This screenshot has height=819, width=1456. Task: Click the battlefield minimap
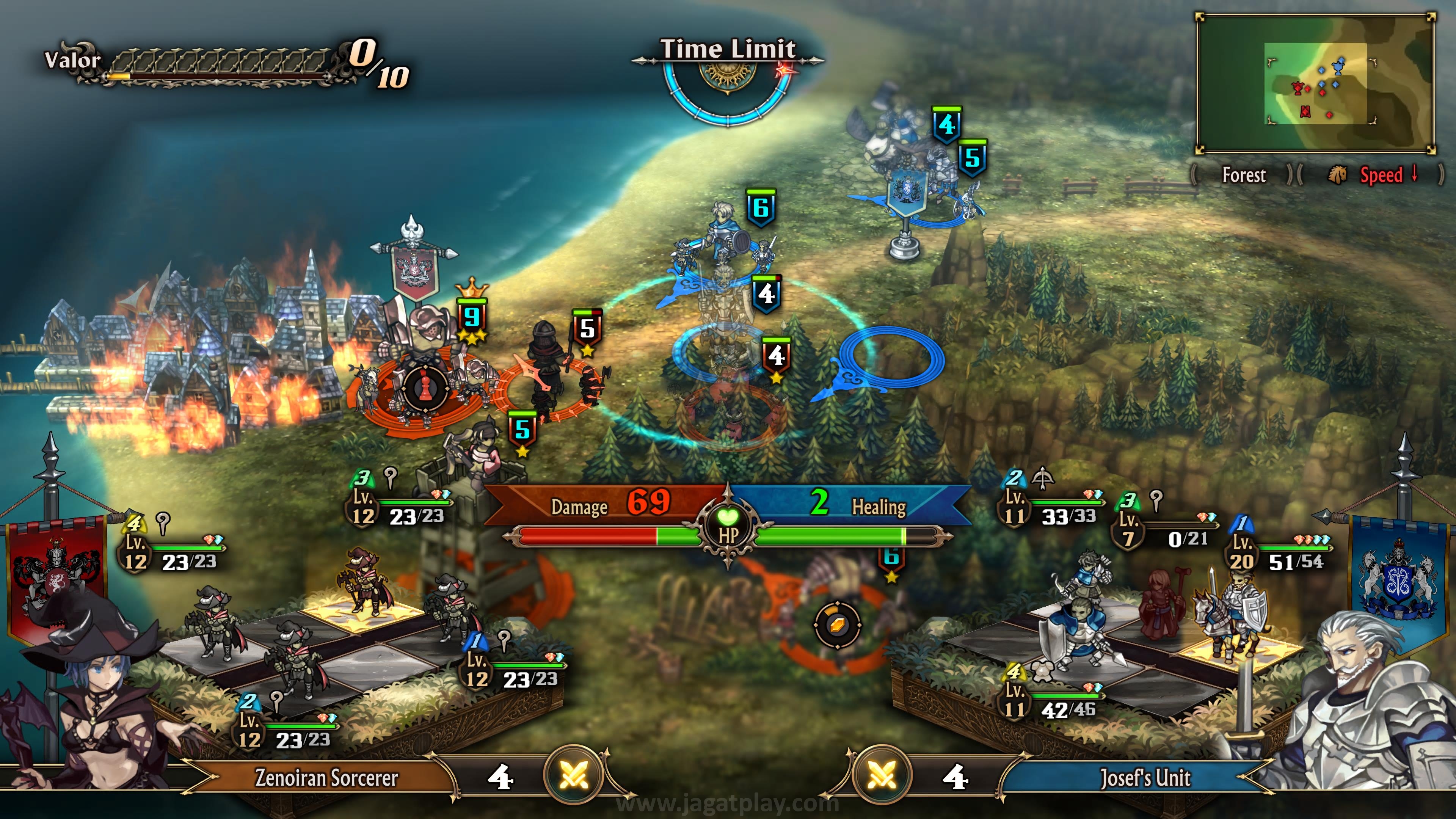point(1315,84)
